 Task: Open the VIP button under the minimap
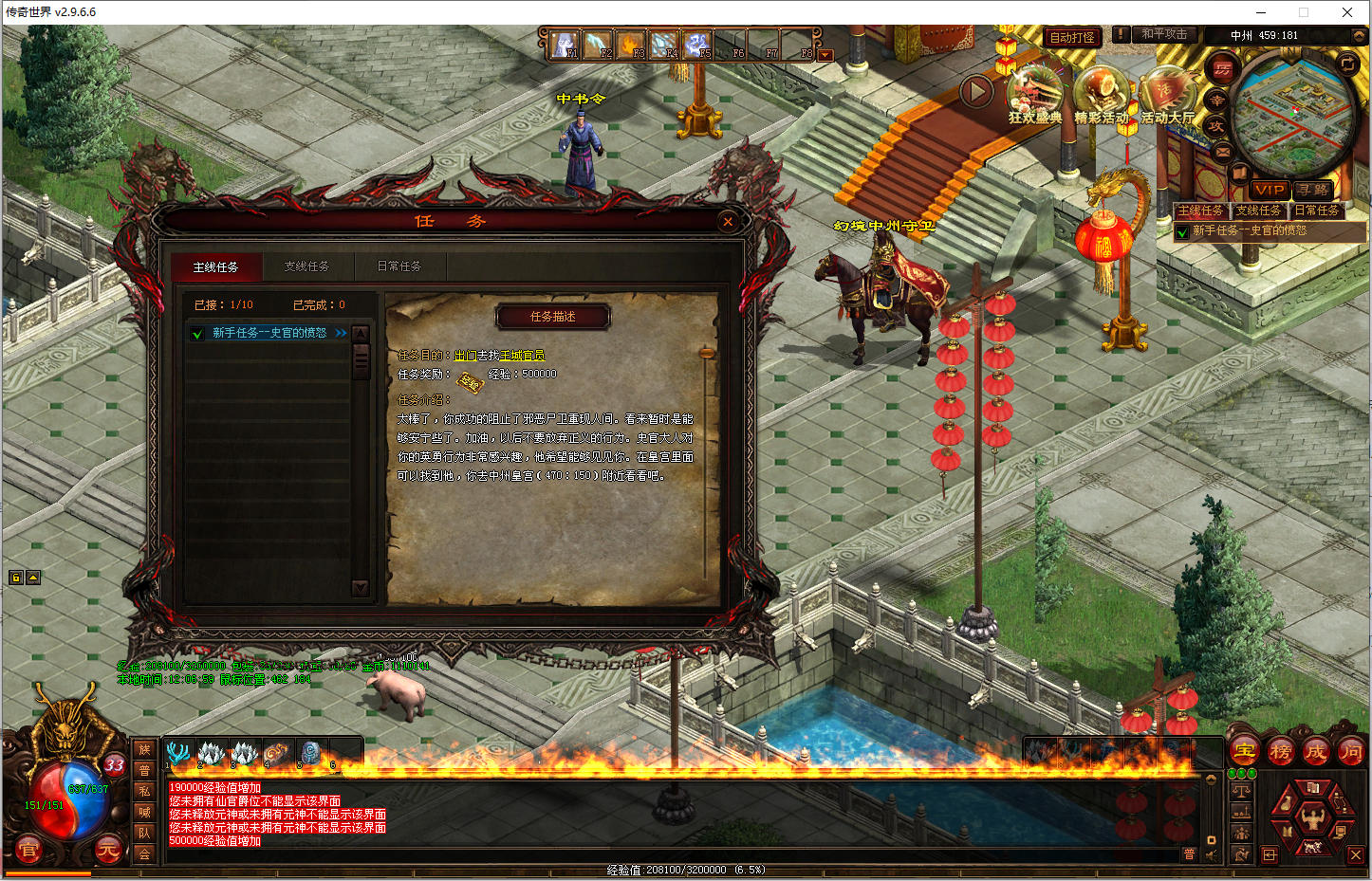click(x=1269, y=190)
